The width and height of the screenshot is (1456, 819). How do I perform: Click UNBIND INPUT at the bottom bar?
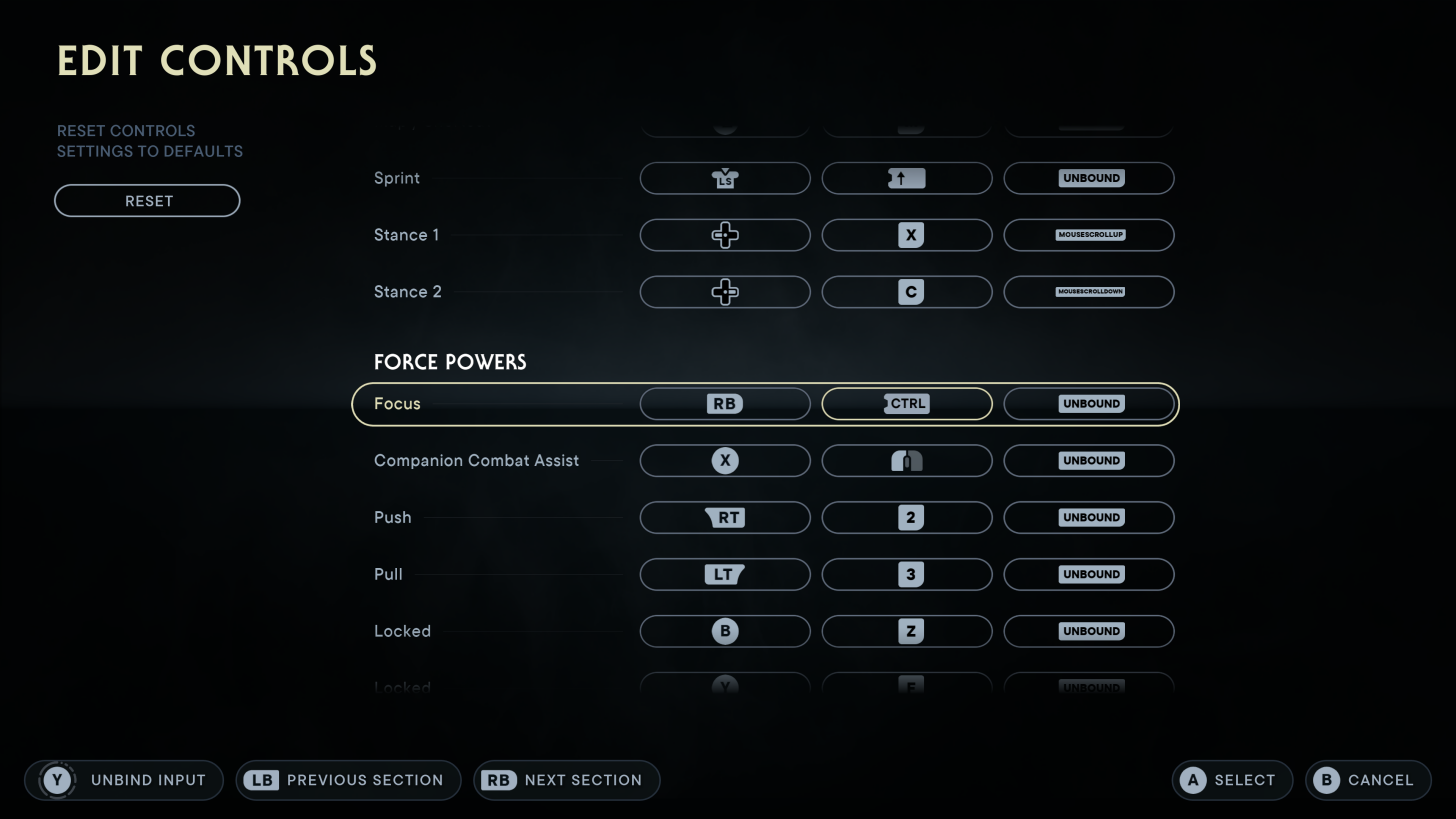pyautogui.click(x=123, y=780)
